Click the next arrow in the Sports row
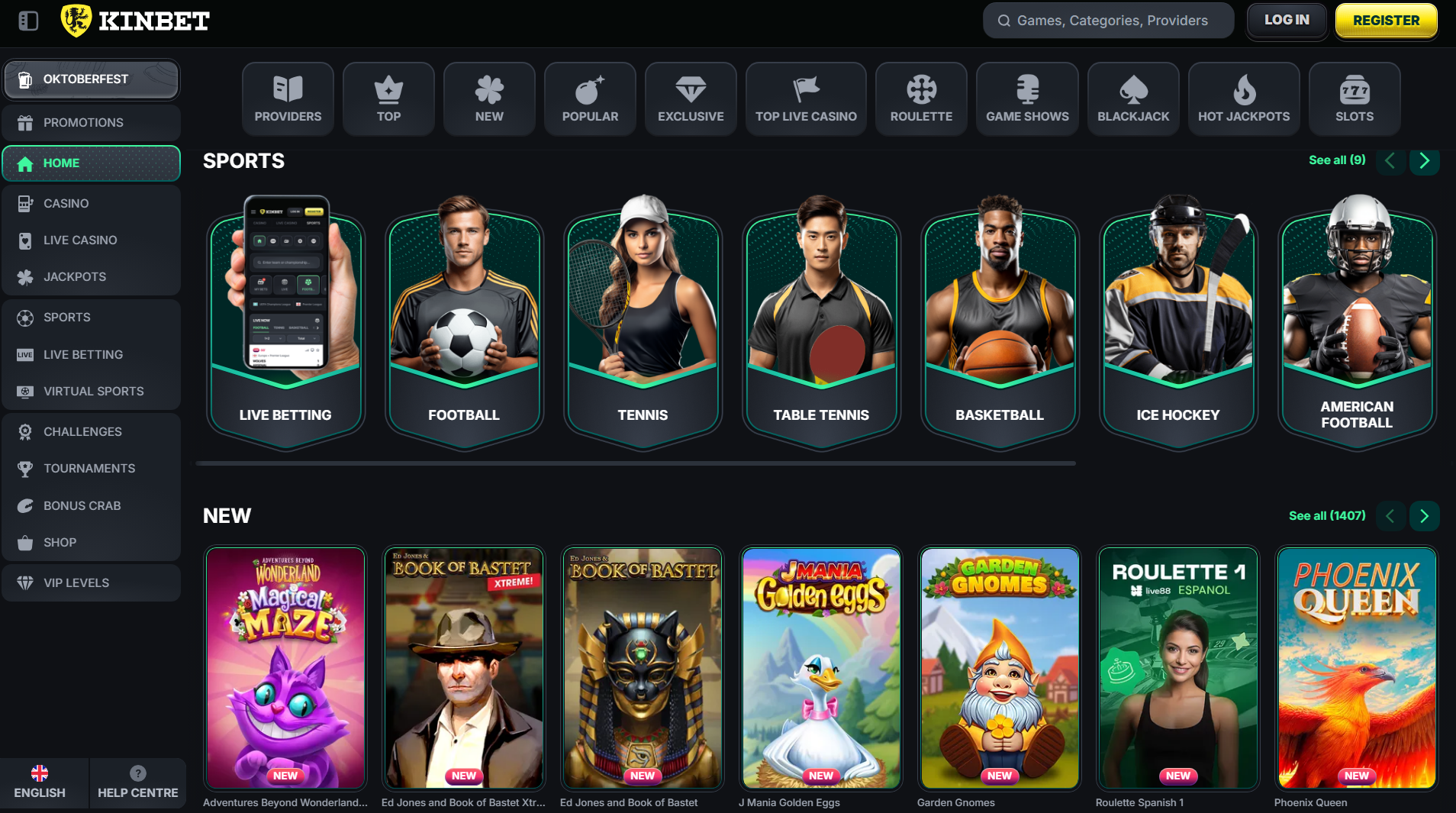Image resolution: width=1456 pixels, height=813 pixels. (1424, 161)
